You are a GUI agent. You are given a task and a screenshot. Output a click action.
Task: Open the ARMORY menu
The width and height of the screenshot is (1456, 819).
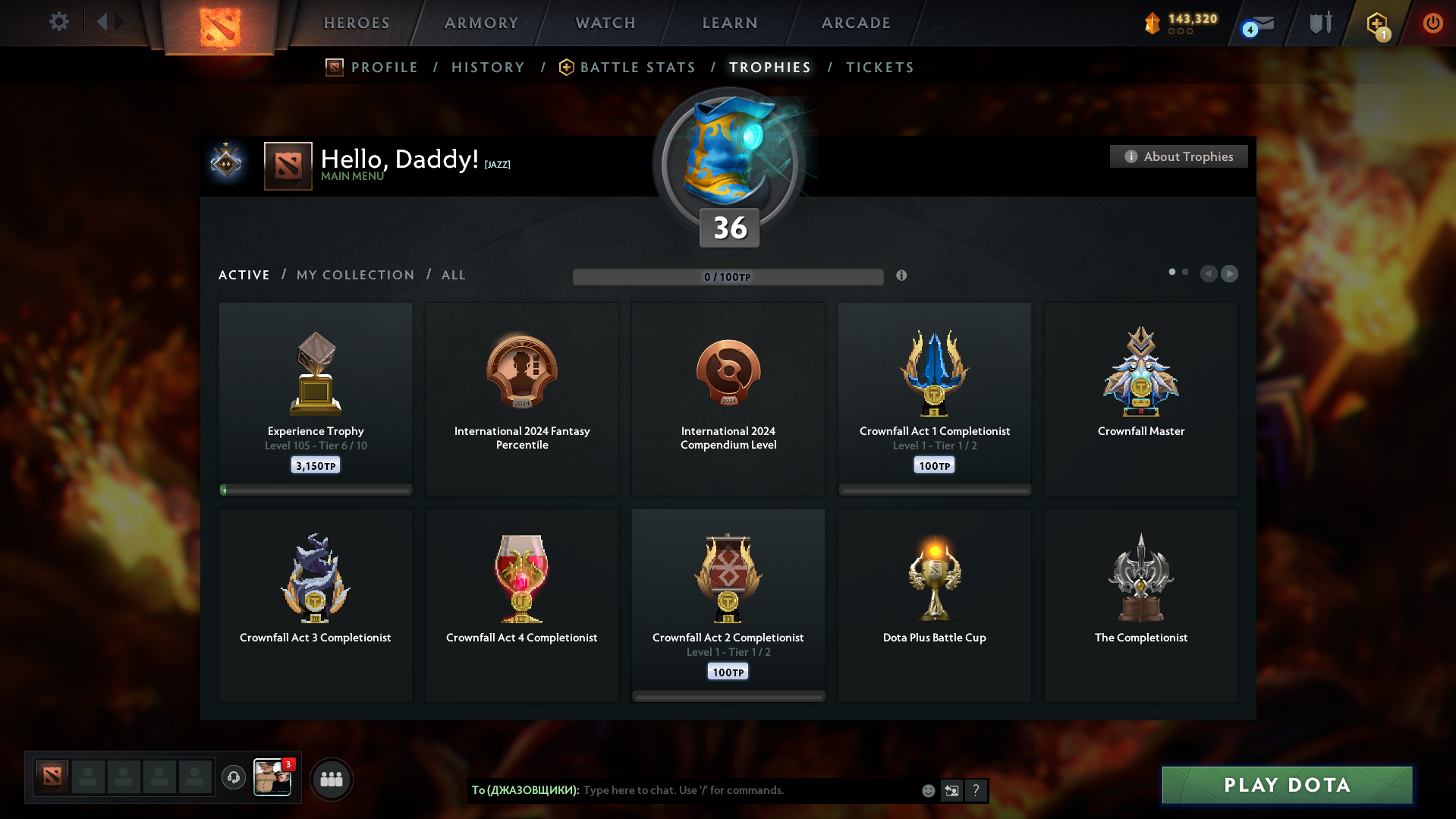pos(481,23)
